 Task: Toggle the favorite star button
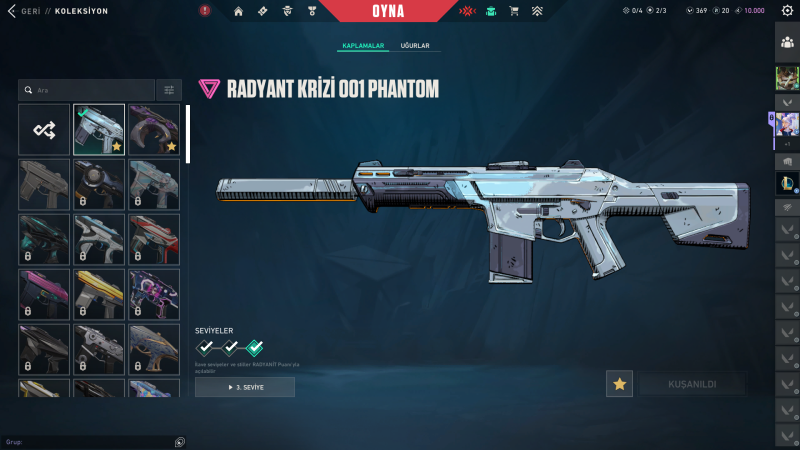tap(620, 384)
